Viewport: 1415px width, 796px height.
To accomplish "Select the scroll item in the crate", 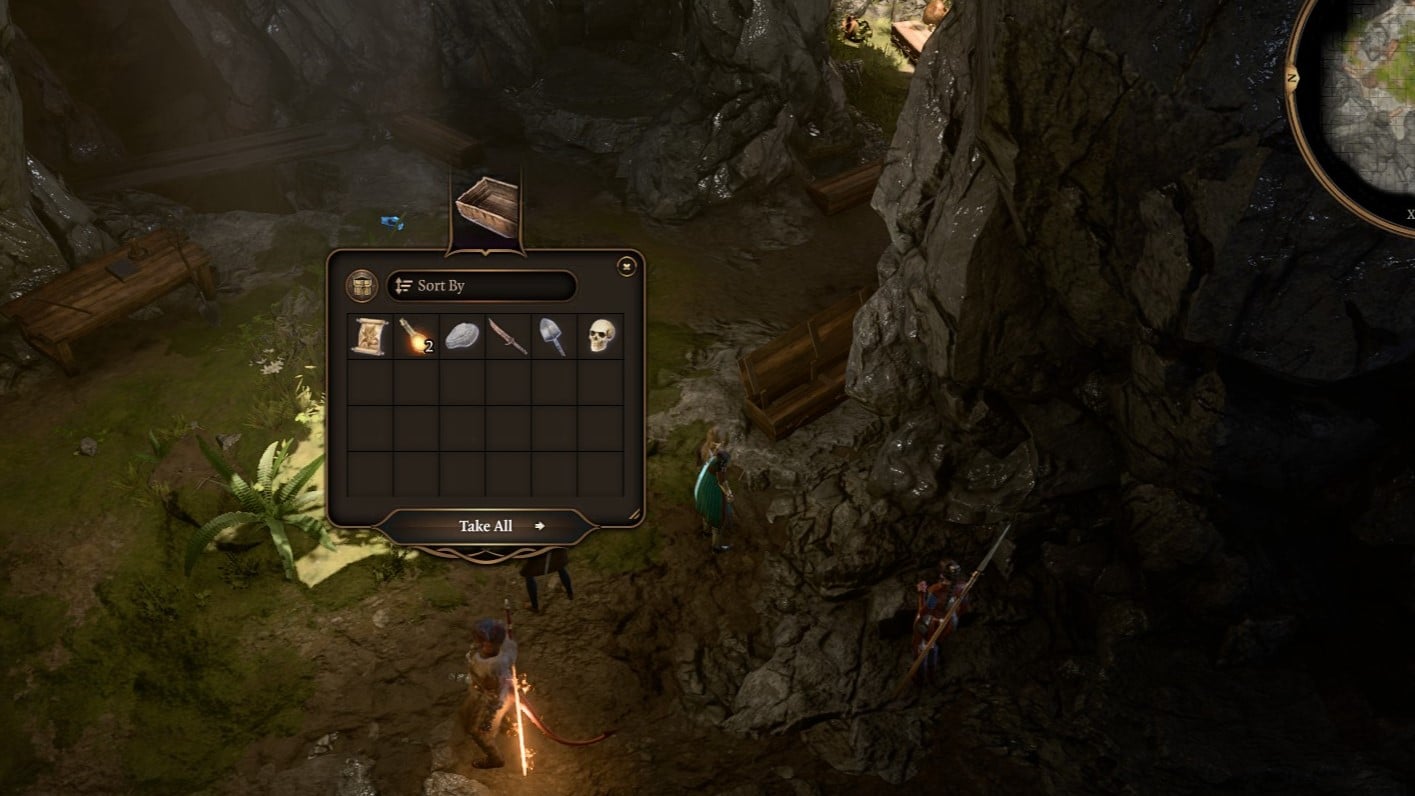I will [x=370, y=337].
